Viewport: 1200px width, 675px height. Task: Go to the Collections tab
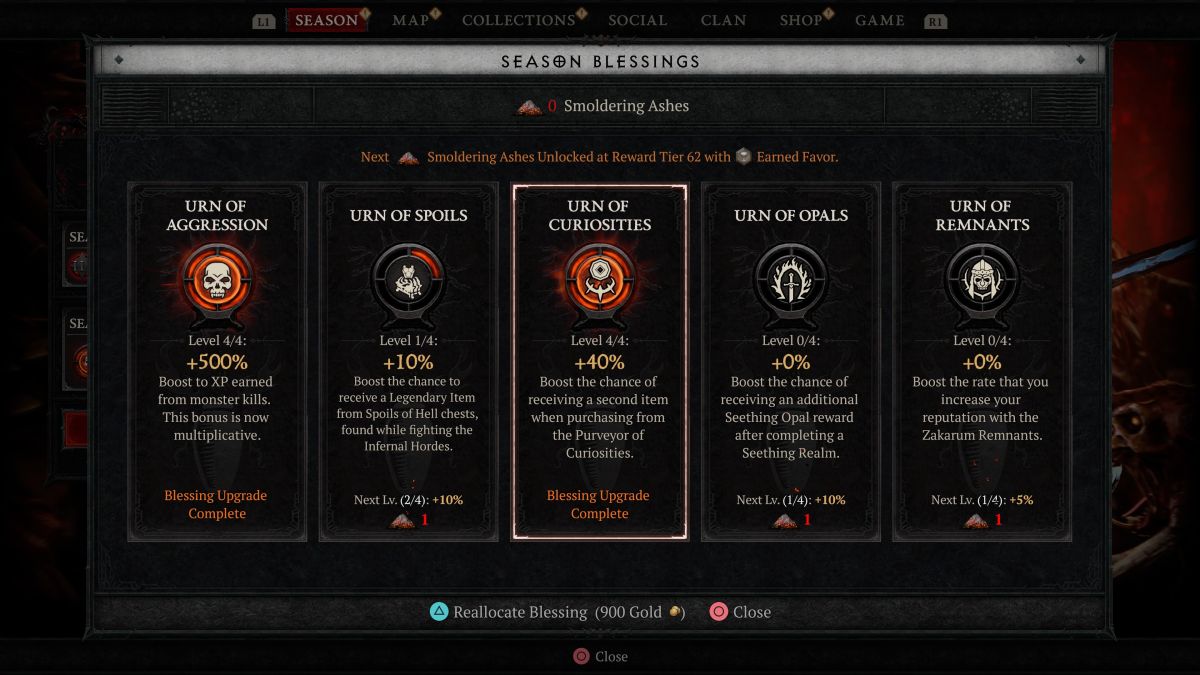518,20
